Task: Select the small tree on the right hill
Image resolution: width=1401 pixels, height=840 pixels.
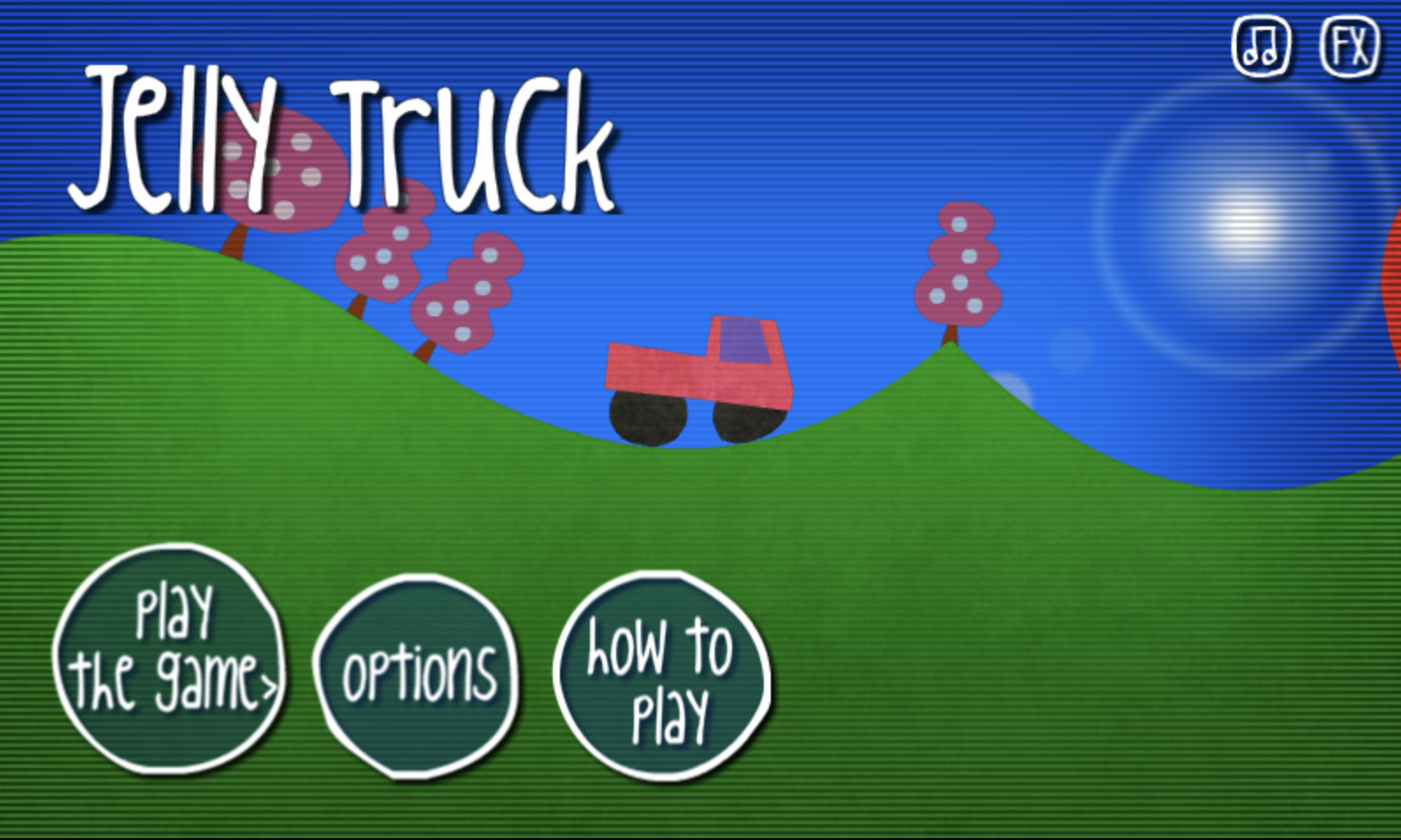Action: point(960,264)
